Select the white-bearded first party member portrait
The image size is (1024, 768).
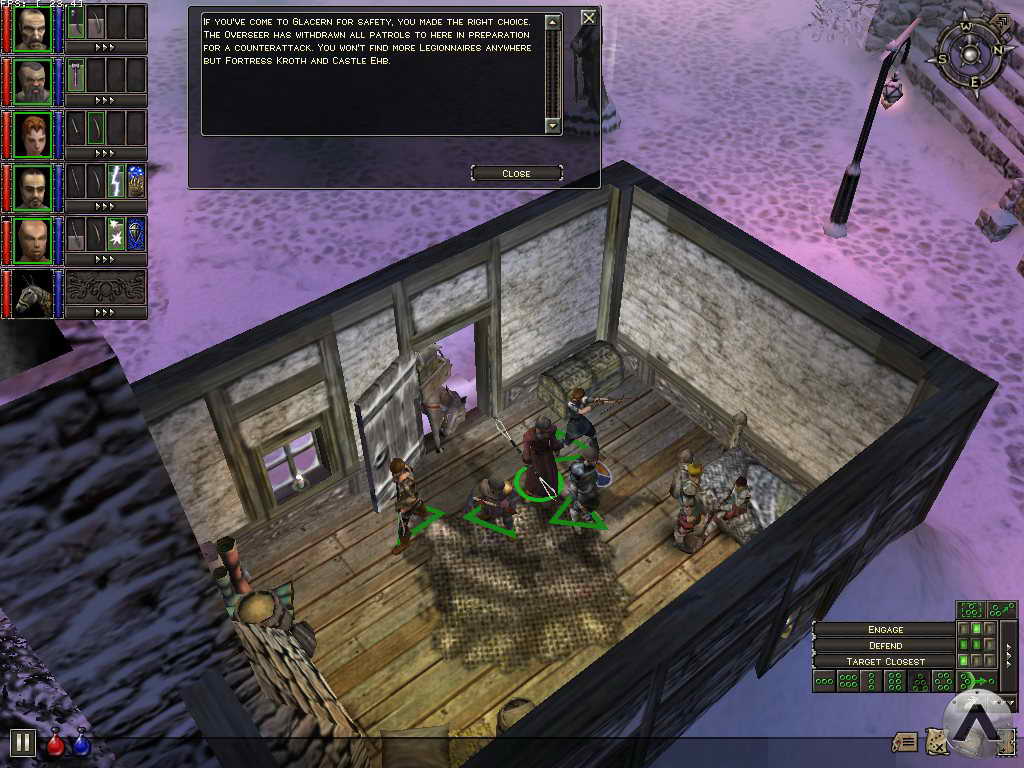coord(32,28)
